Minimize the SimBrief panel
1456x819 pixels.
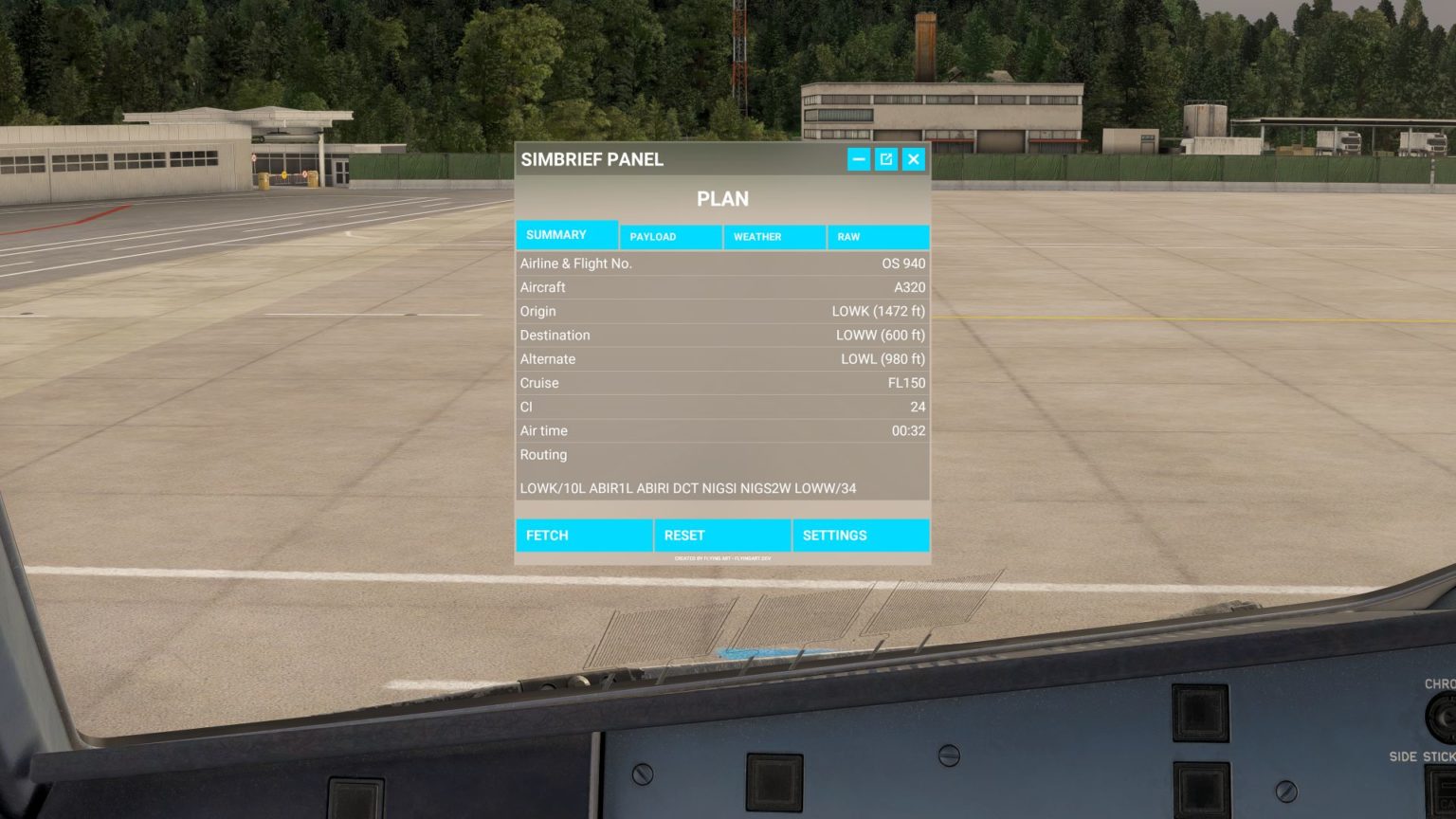pyautogui.click(x=858, y=159)
